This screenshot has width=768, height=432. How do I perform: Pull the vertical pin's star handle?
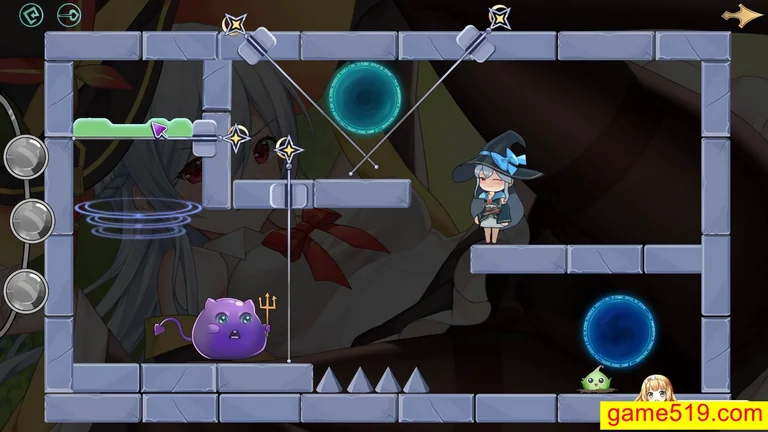click(x=288, y=150)
